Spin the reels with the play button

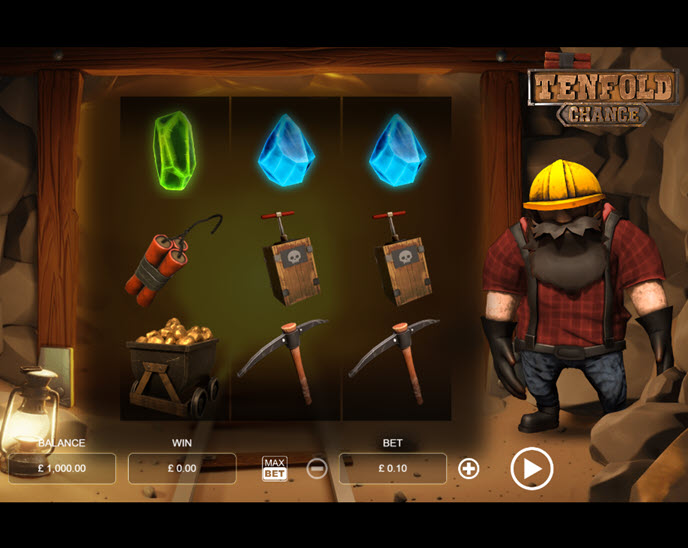(531, 468)
